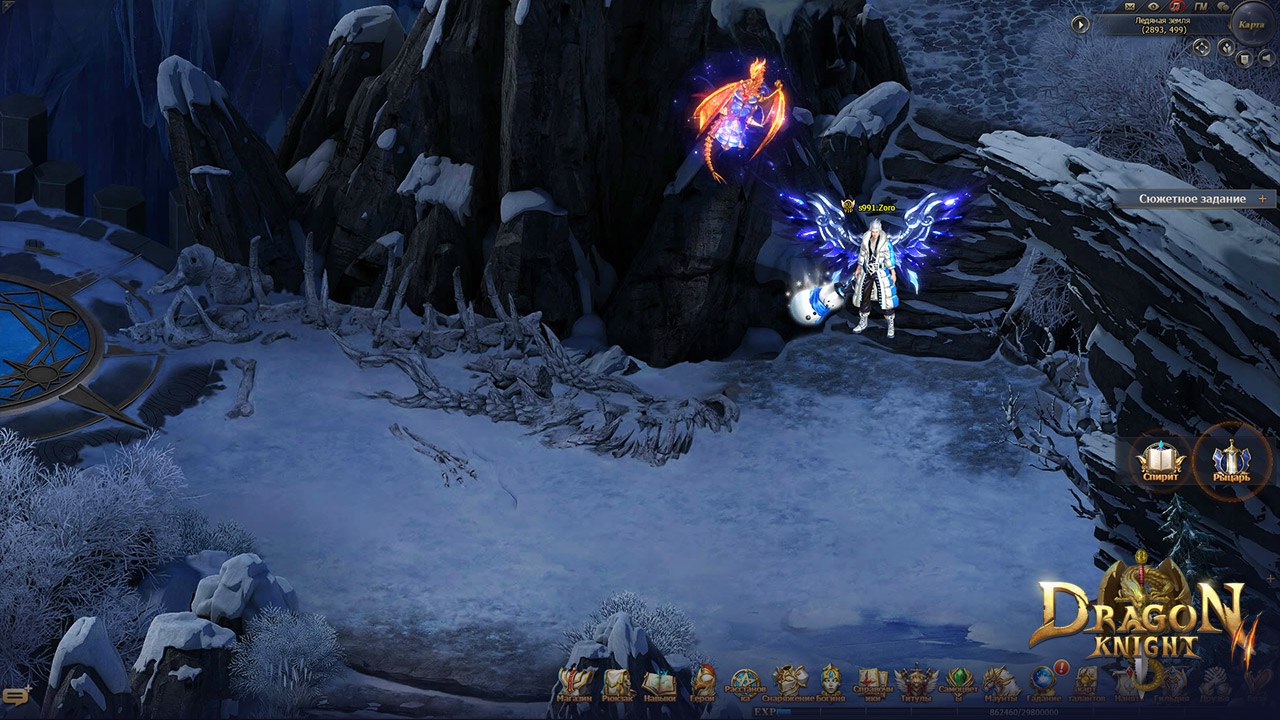Click the Спирит book button
The width and height of the screenshot is (1280, 720).
(x=1160, y=462)
